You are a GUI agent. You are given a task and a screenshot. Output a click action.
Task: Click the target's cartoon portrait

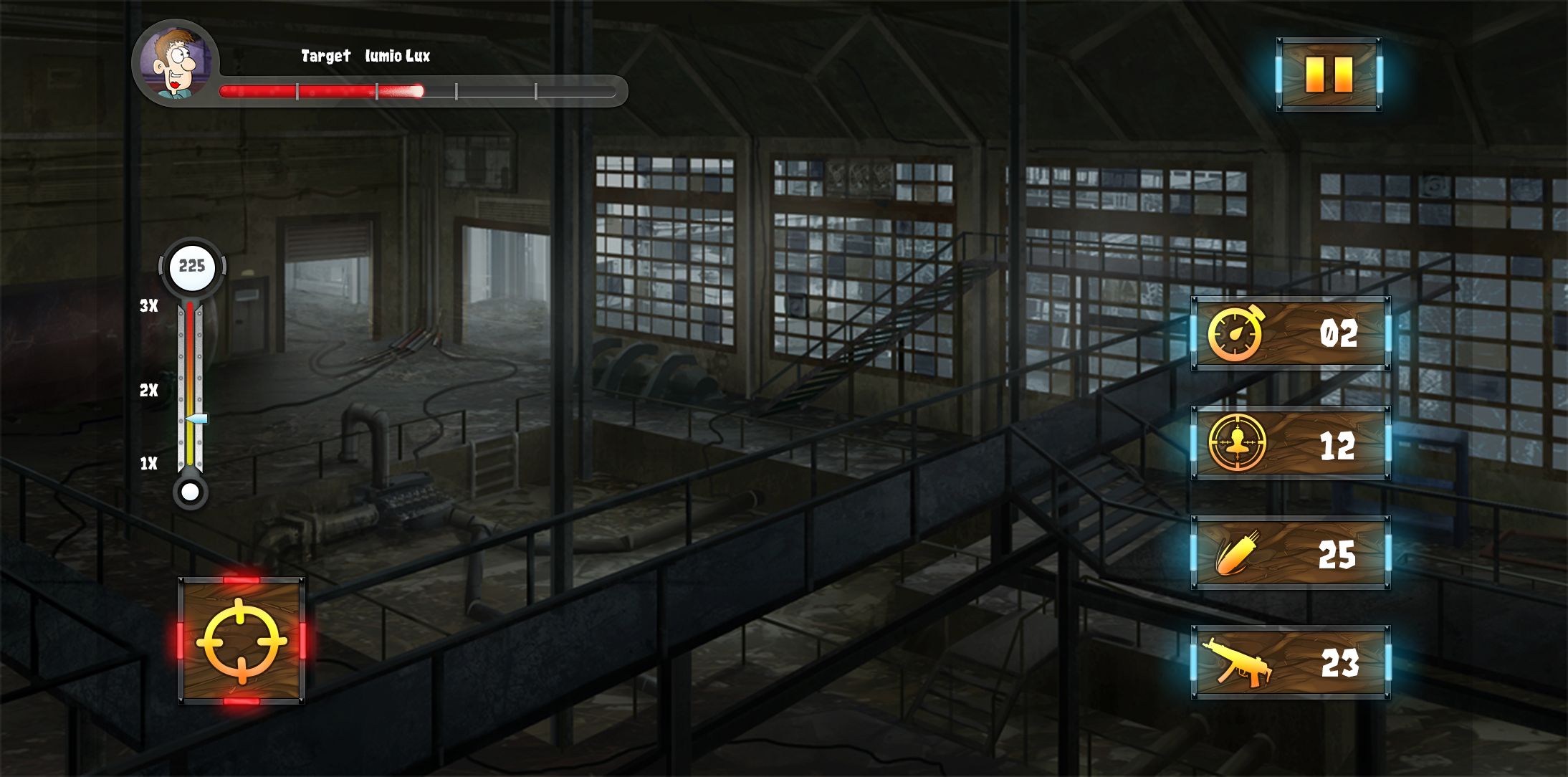tap(175, 62)
